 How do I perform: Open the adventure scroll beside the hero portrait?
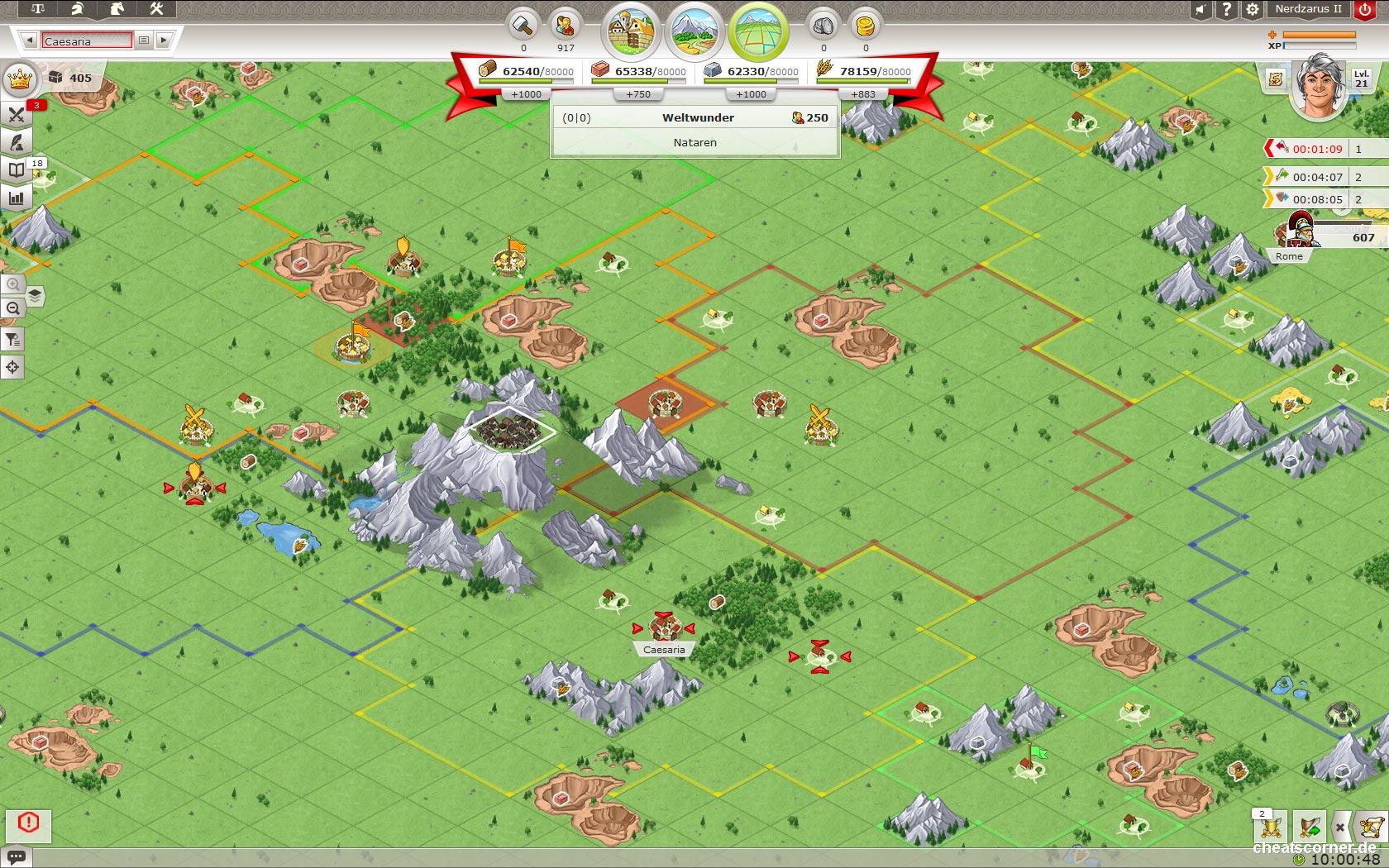tap(1276, 80)
